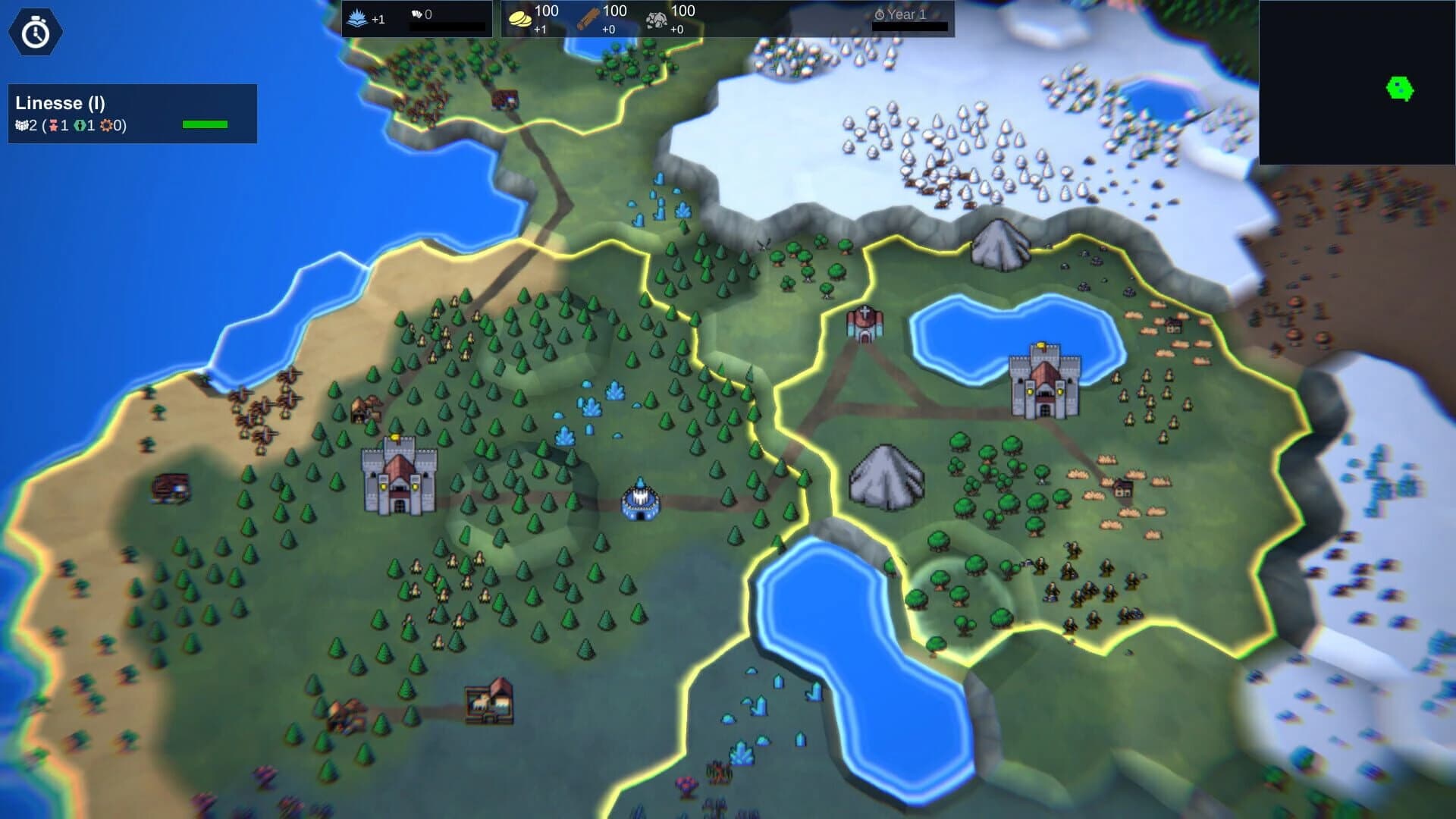Click the green health bar in the Linesse panel

[x=206, y=124]
